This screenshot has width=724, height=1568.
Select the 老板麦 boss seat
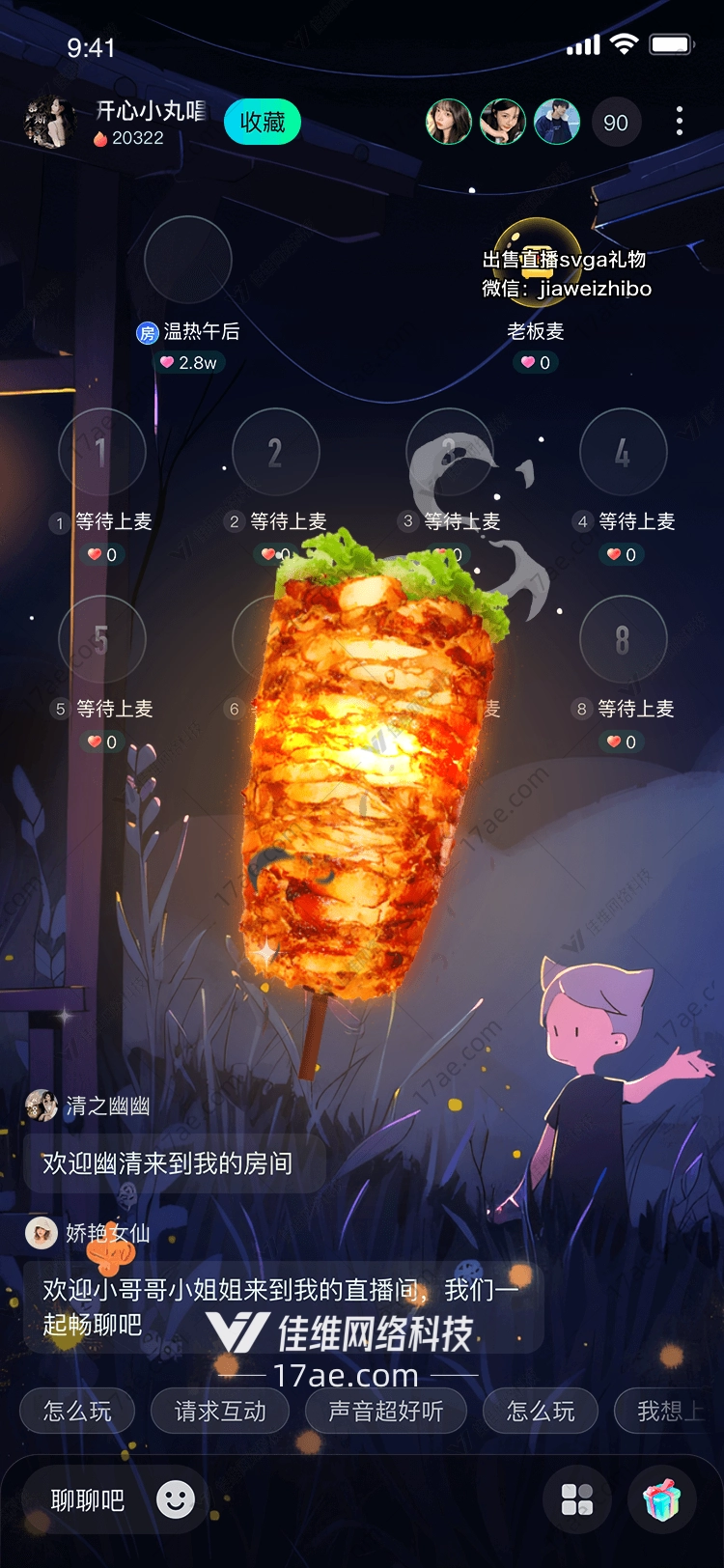click(537, 261)
